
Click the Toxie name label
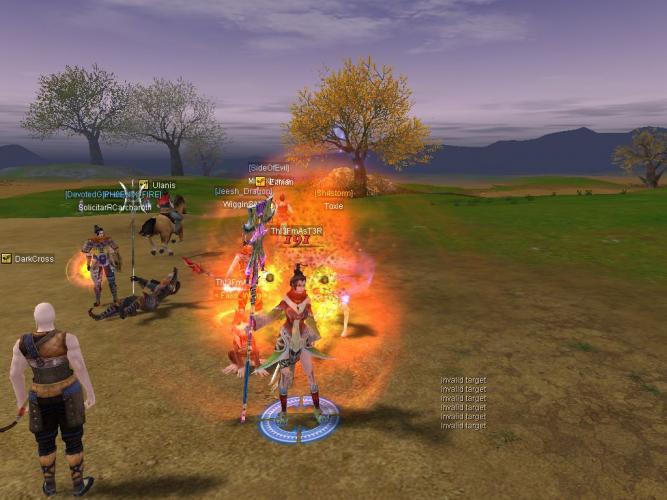coord(333,206)
